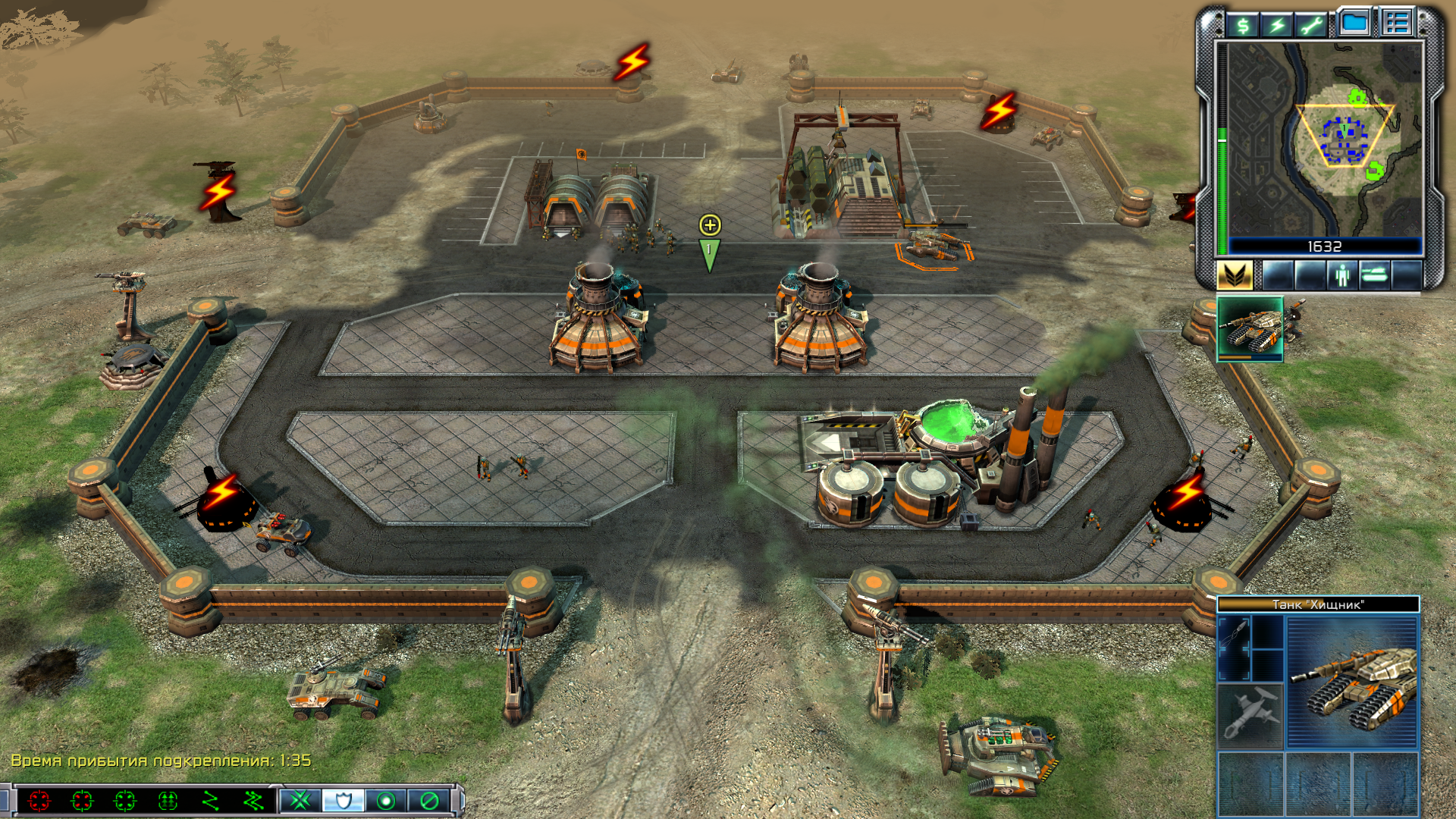Image resolution: width=1456 pixels, height=819 pixels.
Task: Toggle the lightning bolt power mode
Action: click(1278, 27)
